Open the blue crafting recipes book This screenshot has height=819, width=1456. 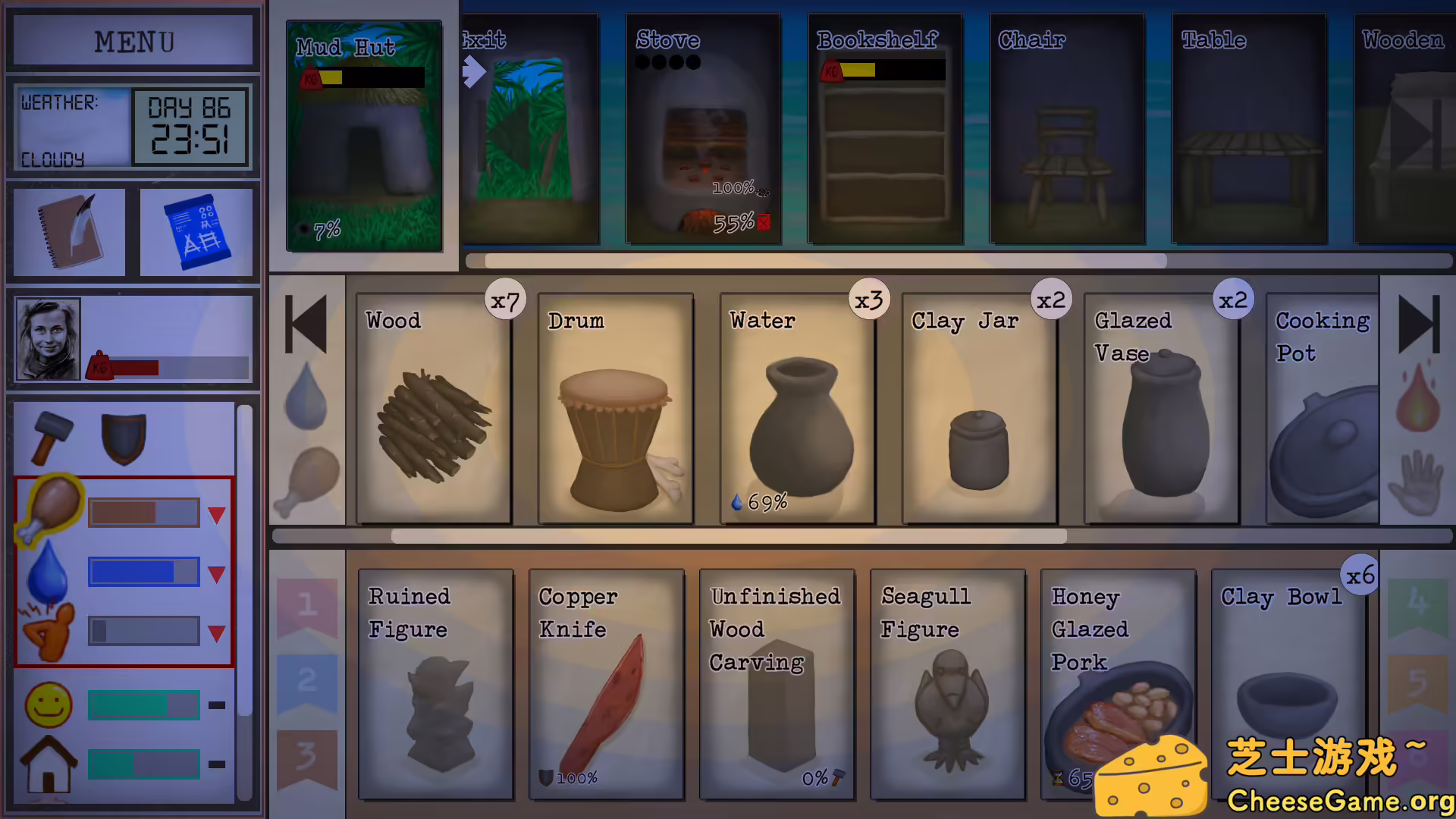point(196,231)
